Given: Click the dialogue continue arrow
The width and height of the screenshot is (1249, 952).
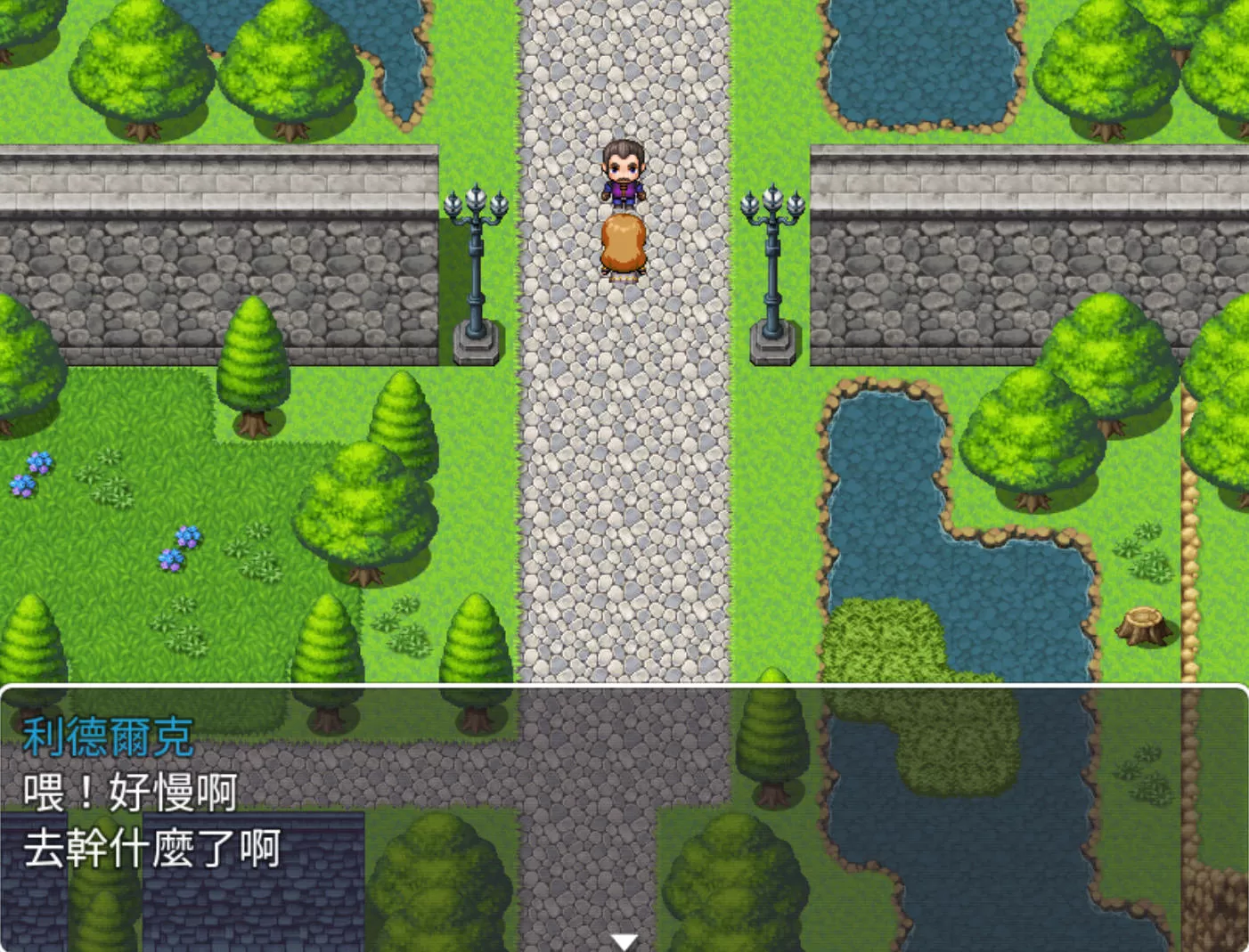Looking at the screenshot, I should click(624, 940).
